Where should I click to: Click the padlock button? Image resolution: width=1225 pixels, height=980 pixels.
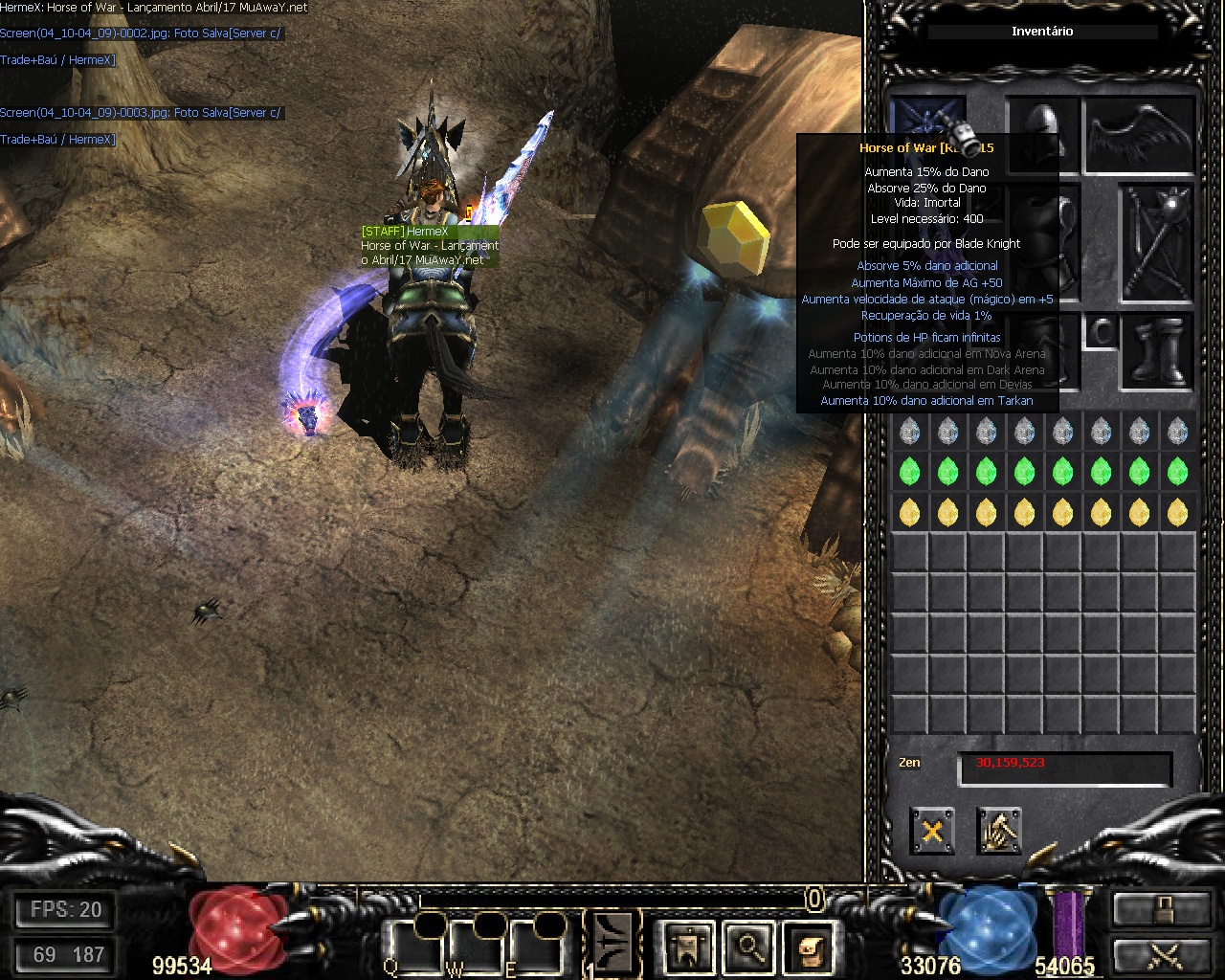1161,909
